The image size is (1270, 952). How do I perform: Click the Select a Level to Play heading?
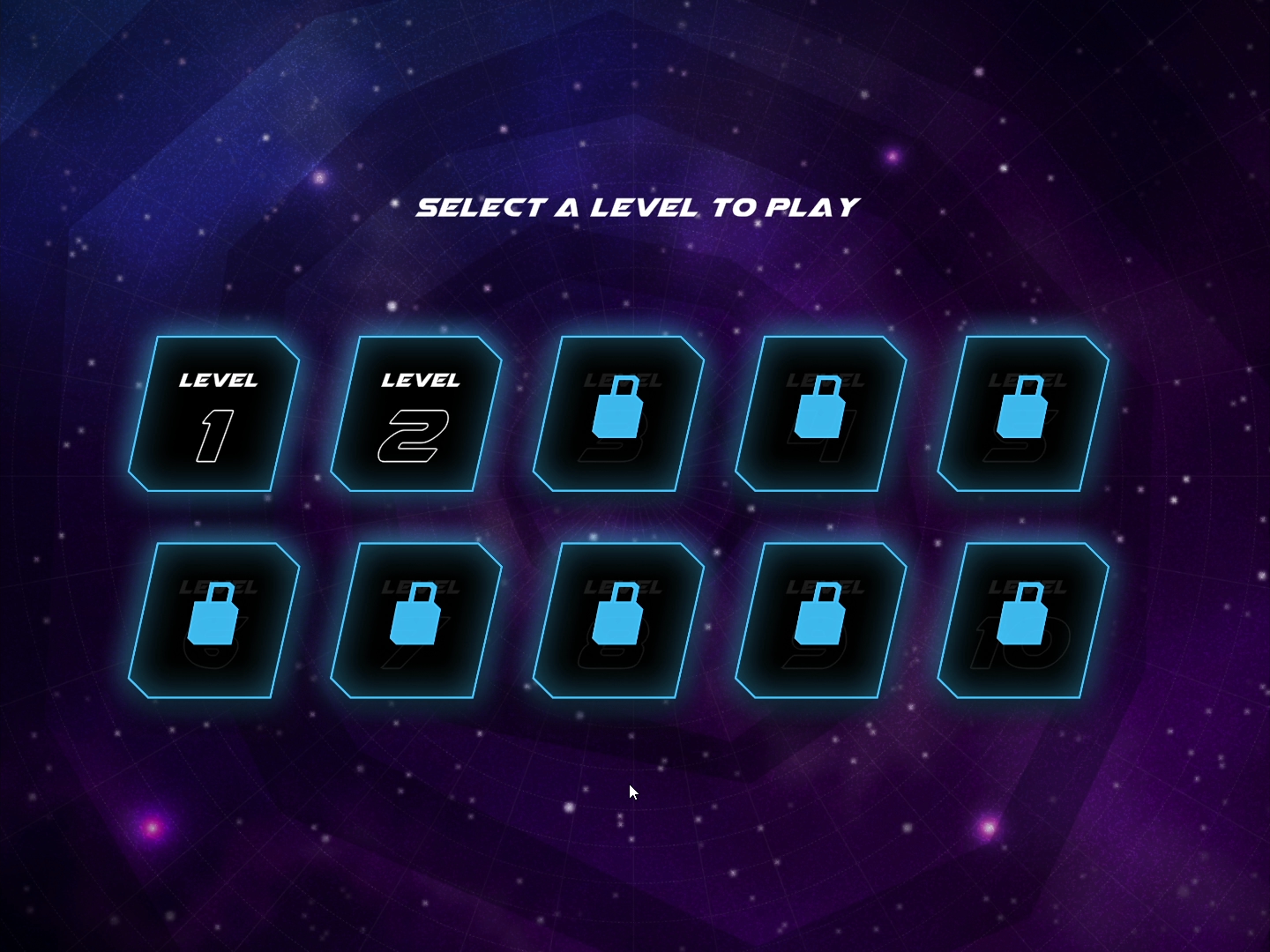pyautogui.click(x=638, y=206)
